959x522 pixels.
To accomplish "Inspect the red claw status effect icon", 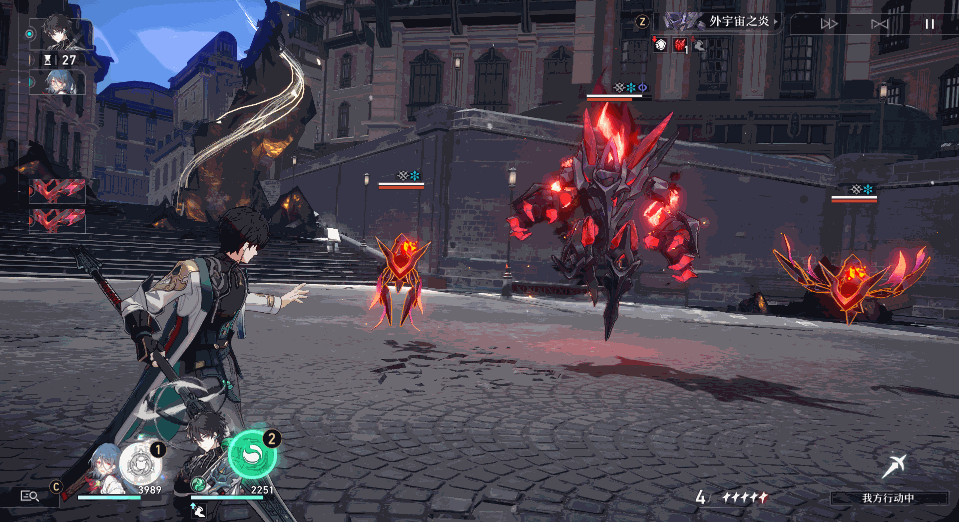I will pos(680,44).
